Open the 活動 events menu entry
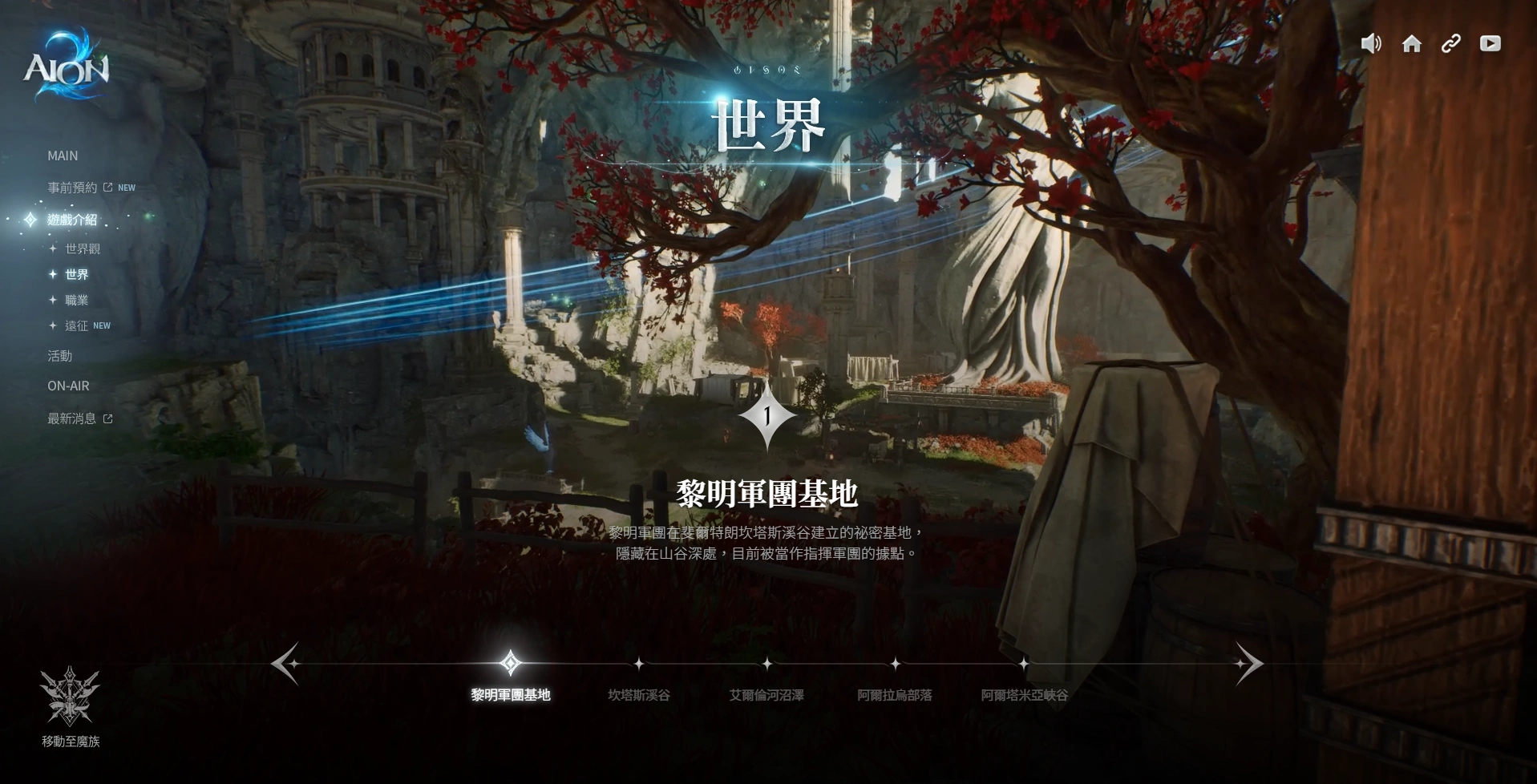 pyautogui.click(x=60, y=356)
